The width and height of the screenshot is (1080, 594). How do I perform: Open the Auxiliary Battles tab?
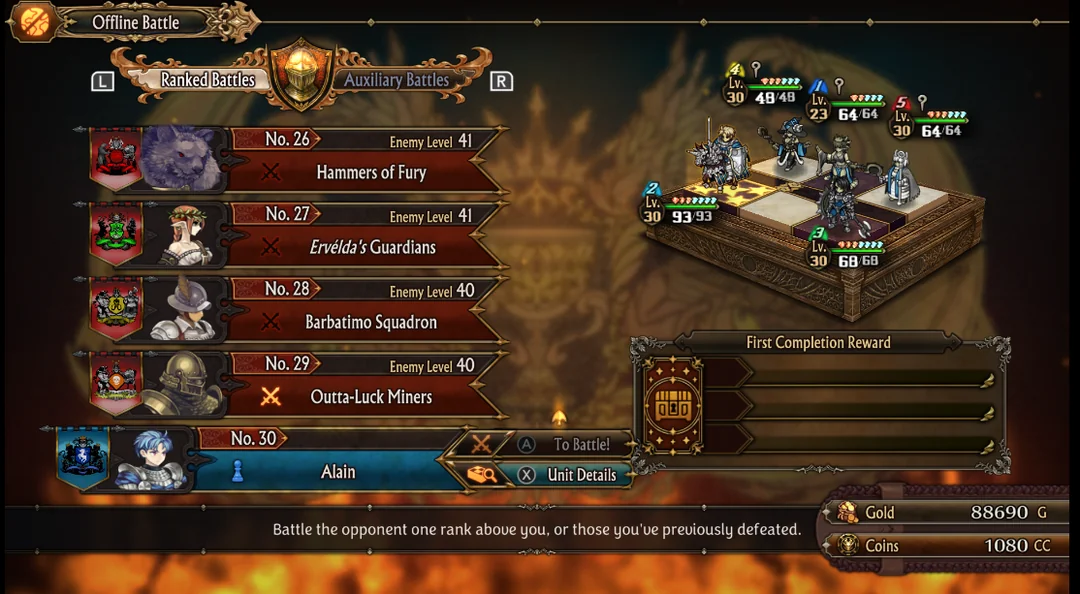(396, 80)
